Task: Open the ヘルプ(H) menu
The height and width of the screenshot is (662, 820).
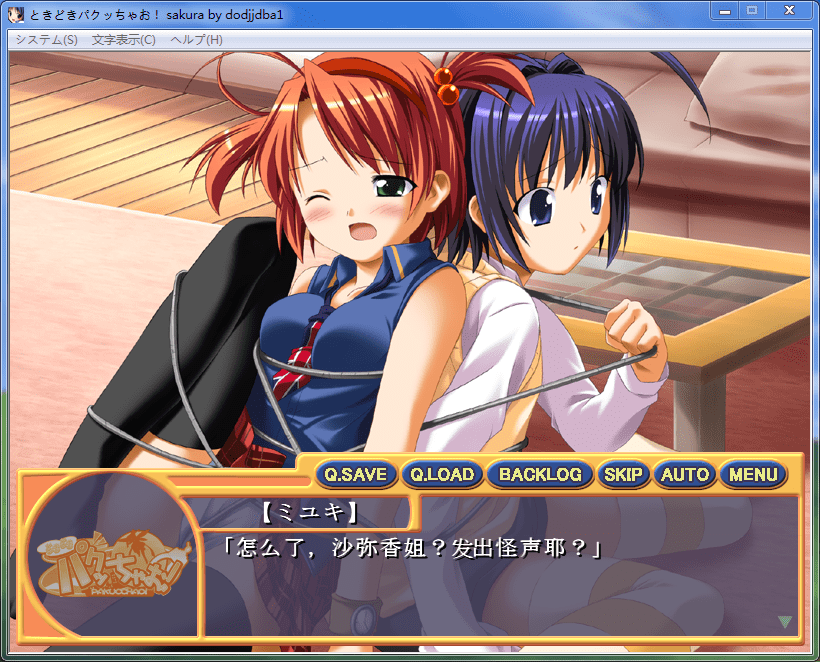Action: [x=197, y=40]
